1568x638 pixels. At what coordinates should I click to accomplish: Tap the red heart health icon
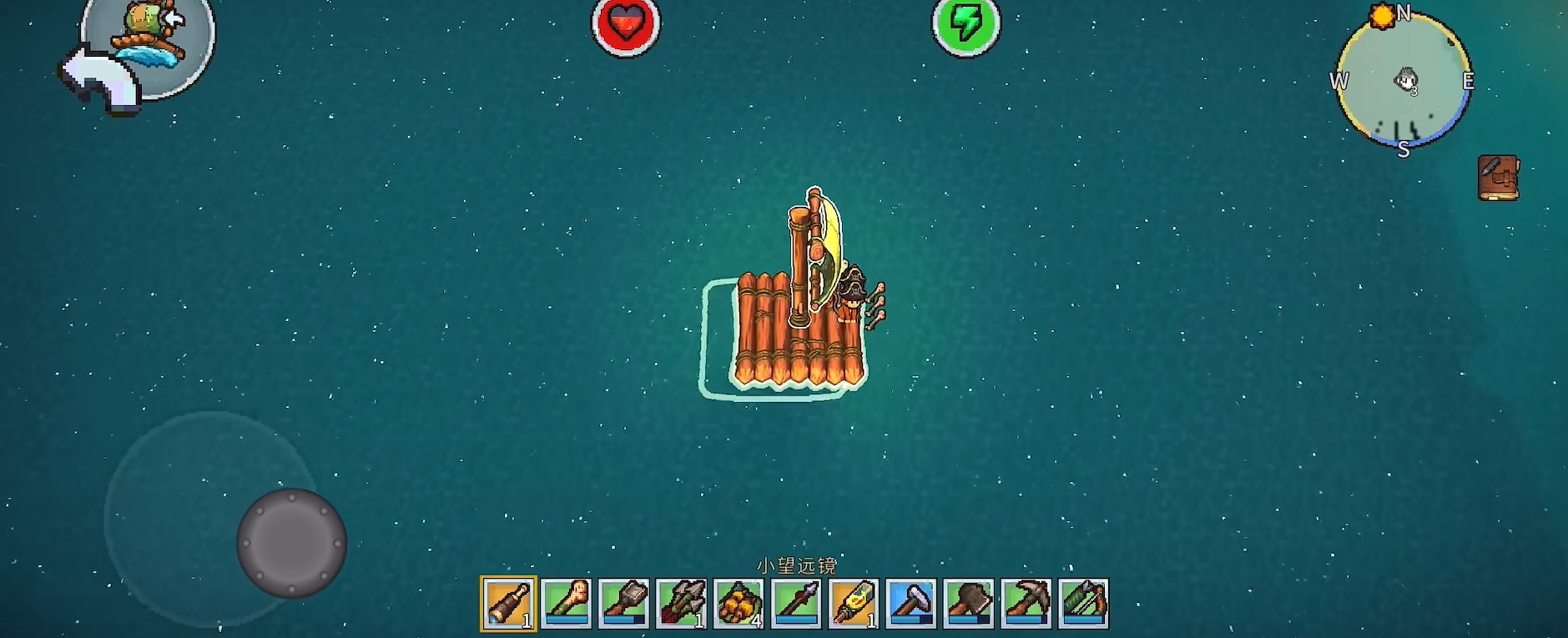point(626,25)
